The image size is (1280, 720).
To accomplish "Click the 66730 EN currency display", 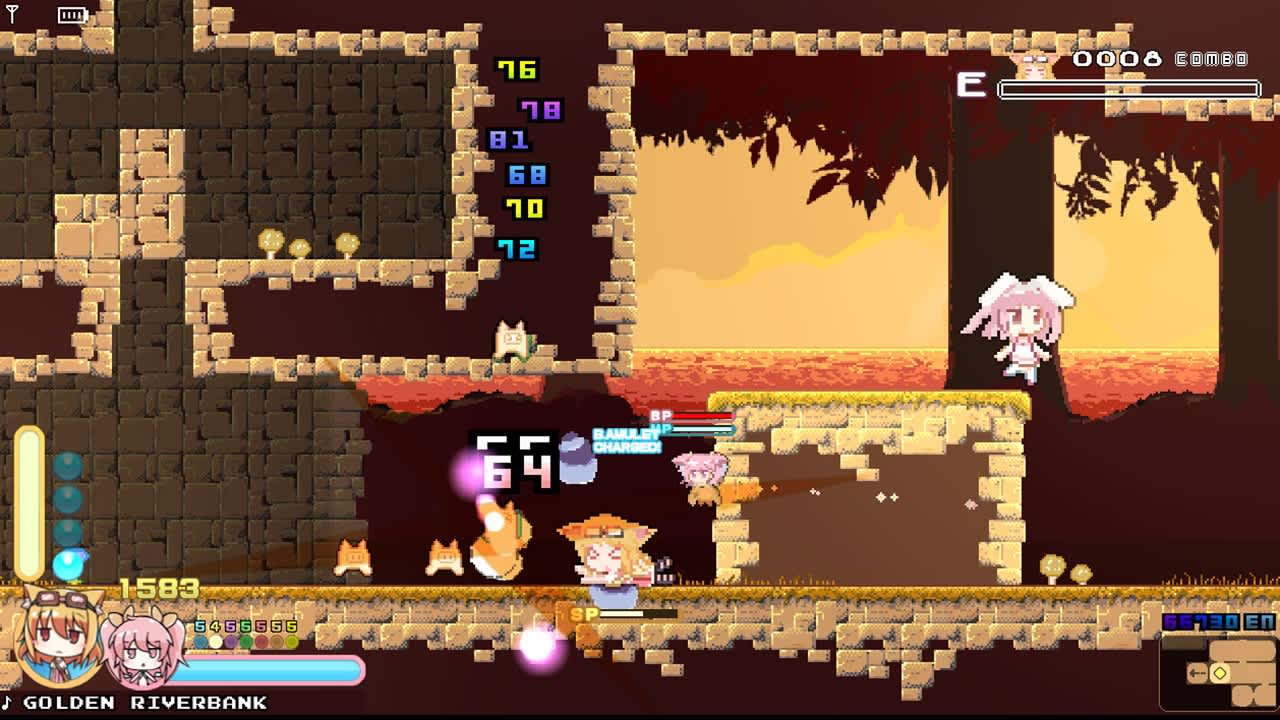I will coord(1217,620).
